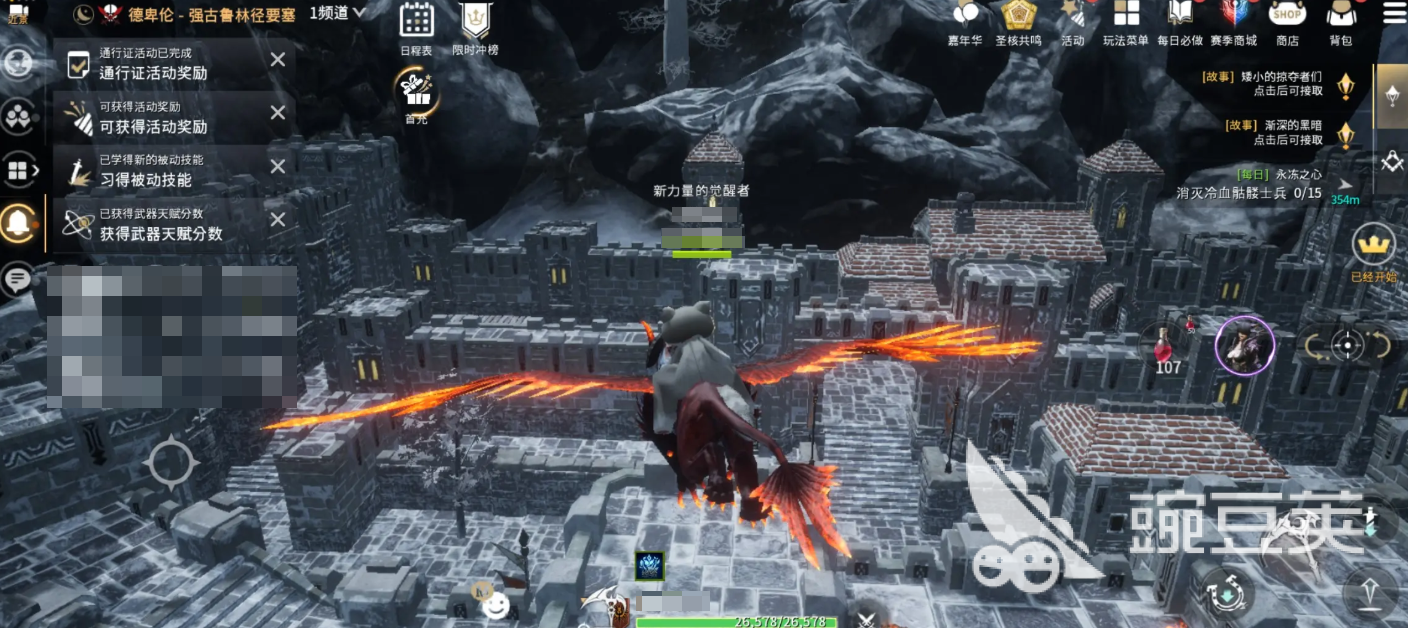The height and width of the screenshot is (628, 1408).
Task: Select the notification bell sidebar icon
Action: [18, 220]
